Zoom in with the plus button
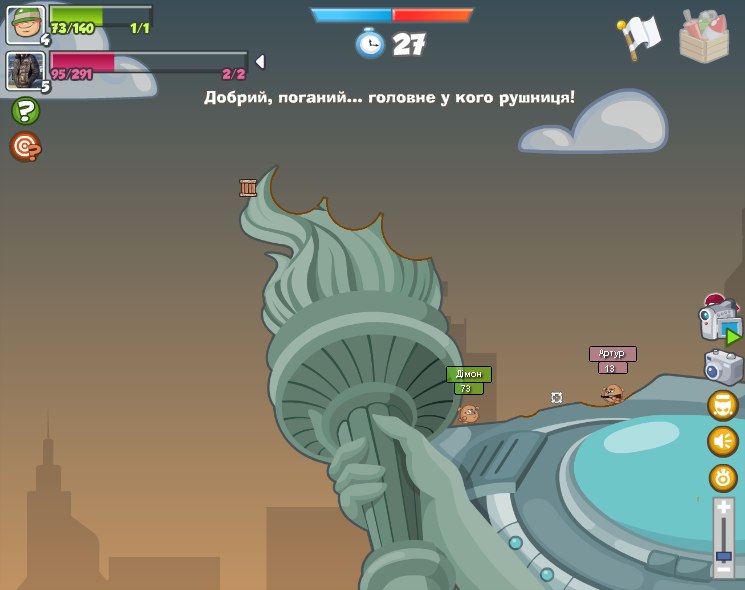This screenshot has width=745, height=590. (x=724, y=509)
